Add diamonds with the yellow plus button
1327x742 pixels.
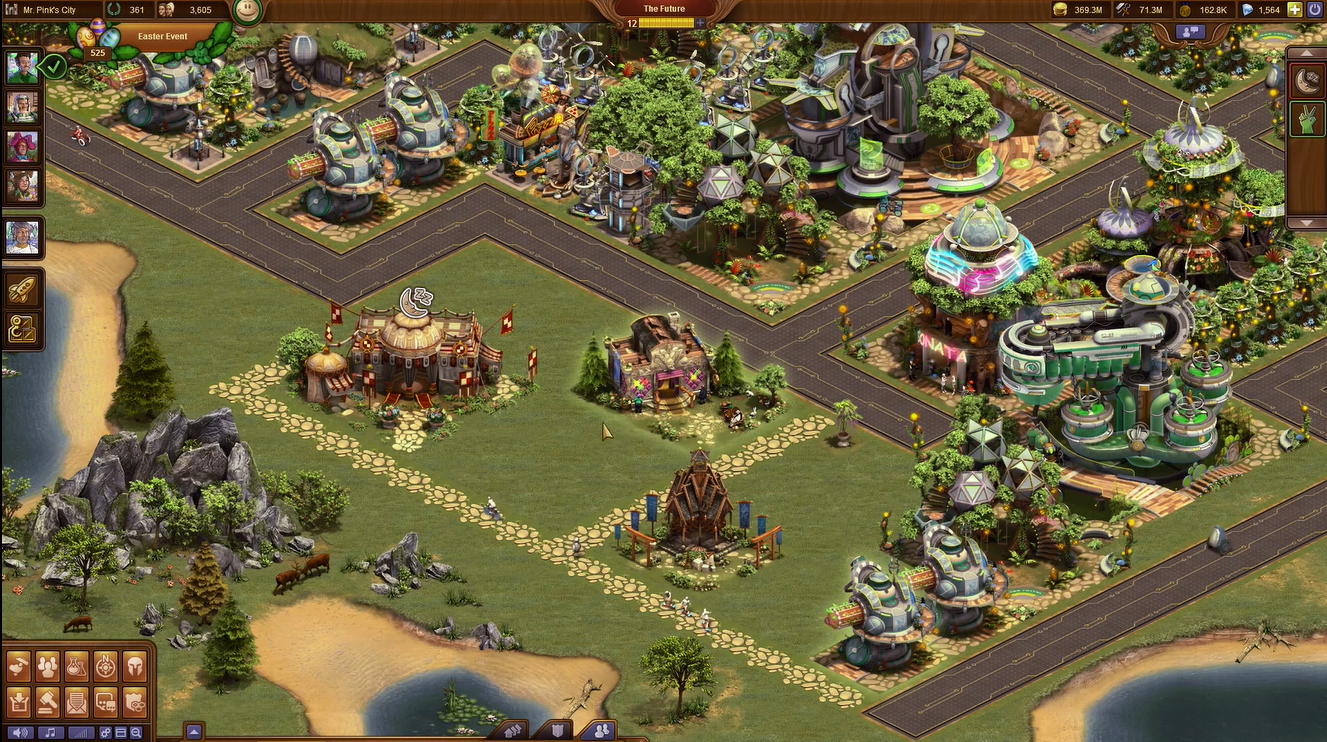pyautogui.click(x=1295, y=10)
